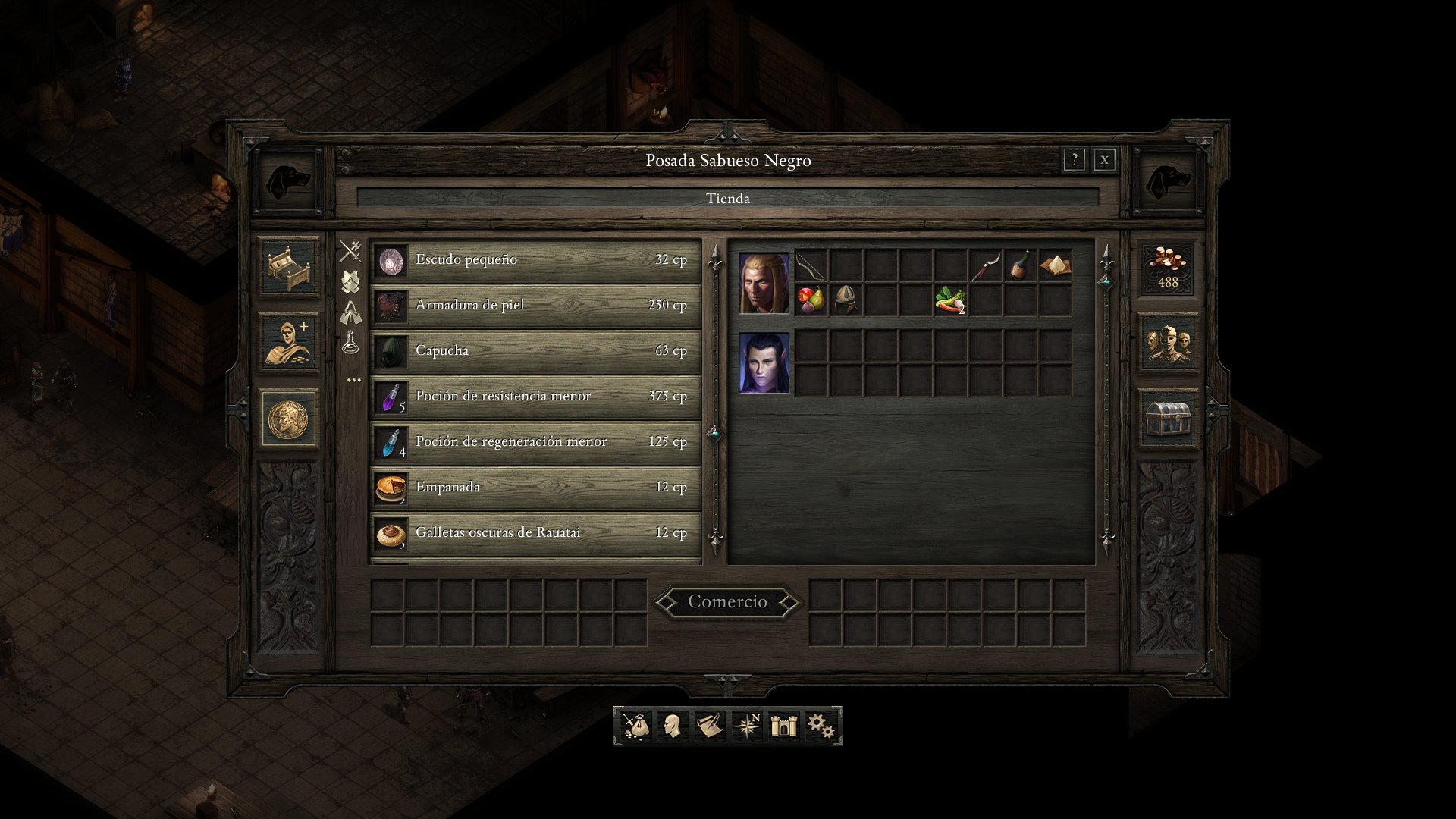Image resolution: width=1456 pixels, height=819 pixels.
Task: Open the party stash chest
Action: tap(1168, 417)
